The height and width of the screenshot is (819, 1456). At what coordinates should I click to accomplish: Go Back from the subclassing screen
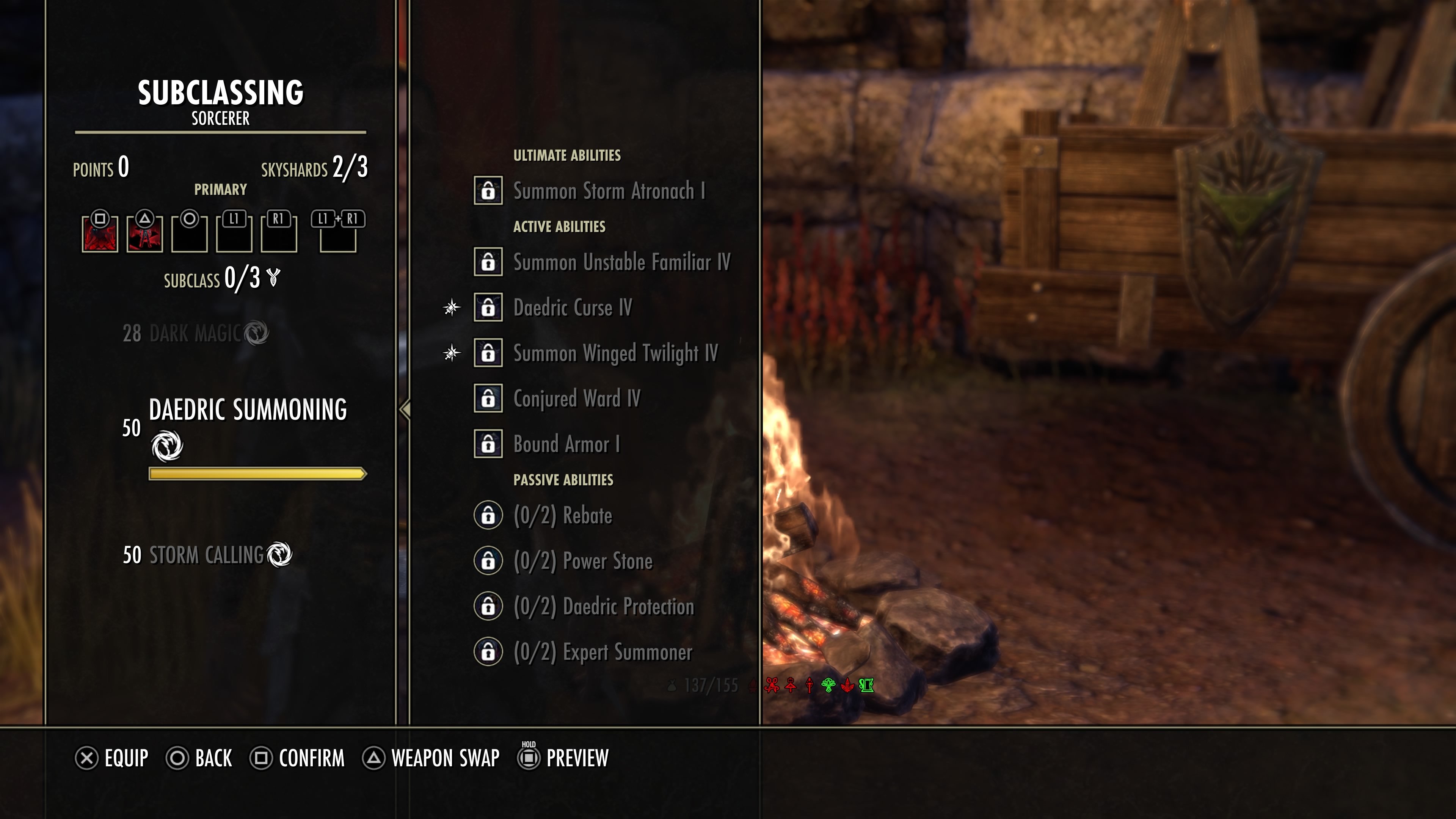(x=199, y=758)
